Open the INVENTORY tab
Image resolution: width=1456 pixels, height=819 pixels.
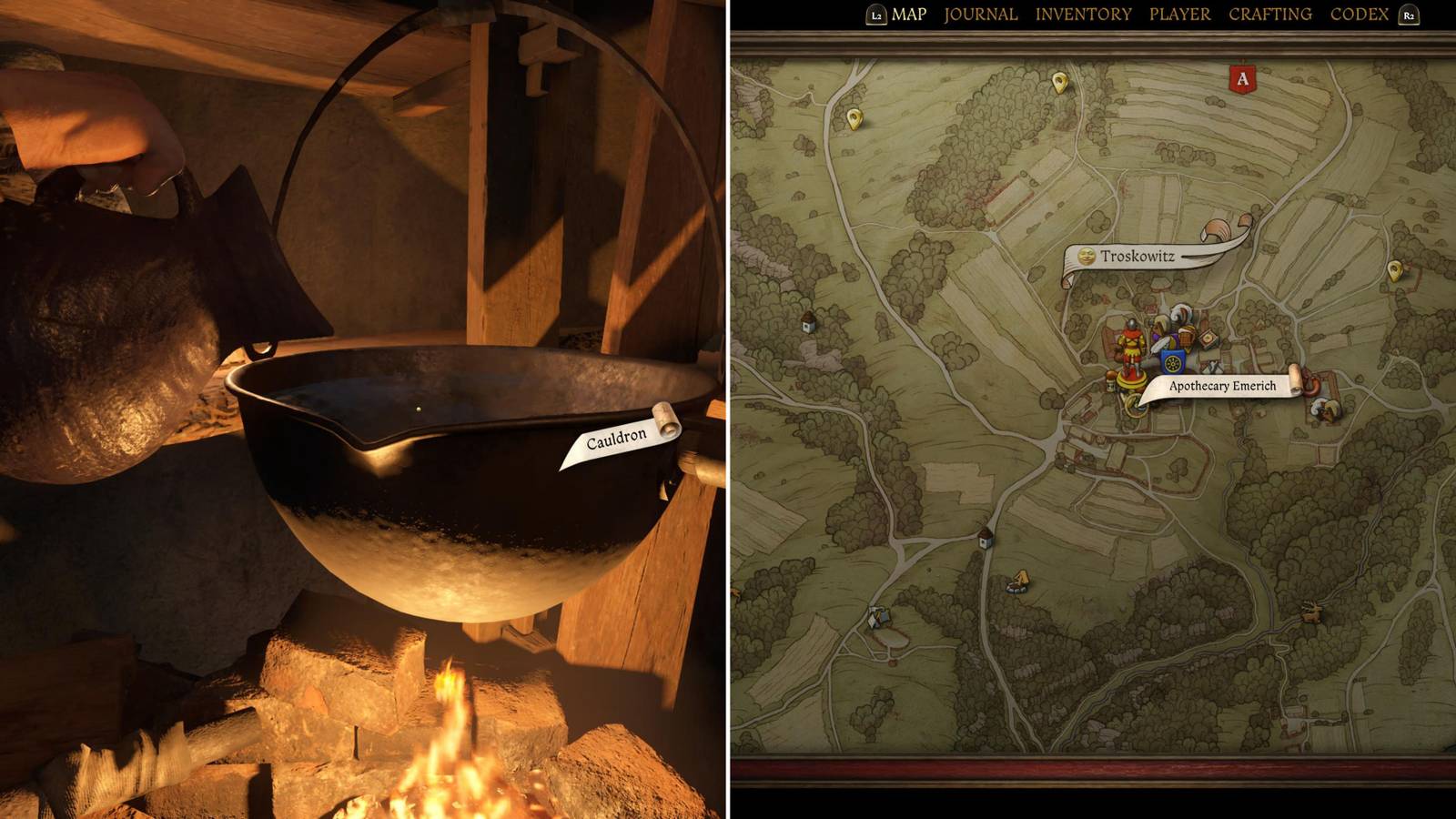point(1081,15)
